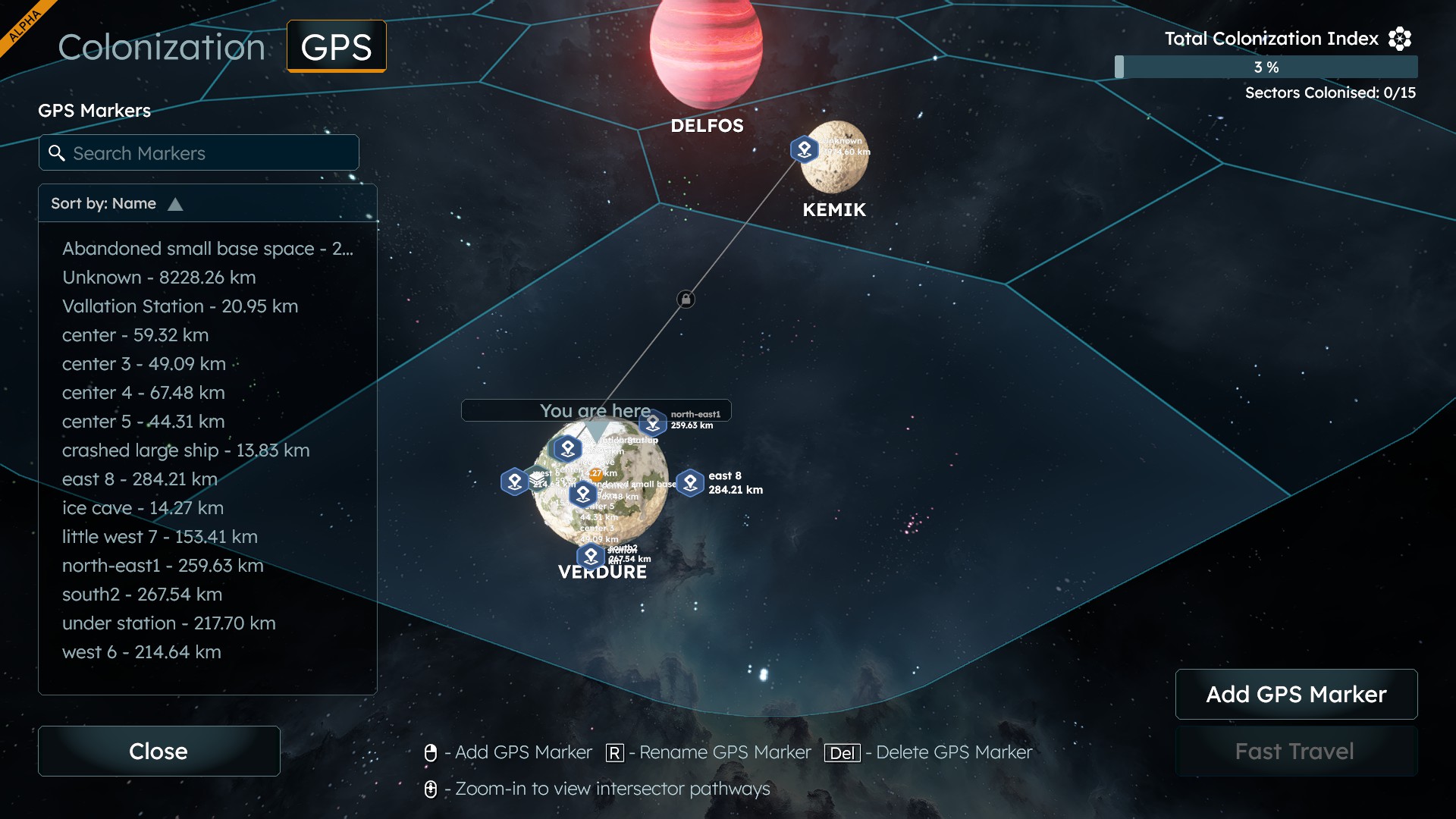
Task: Click the east 8 map marker icon
Action: [x=690, y=482]
